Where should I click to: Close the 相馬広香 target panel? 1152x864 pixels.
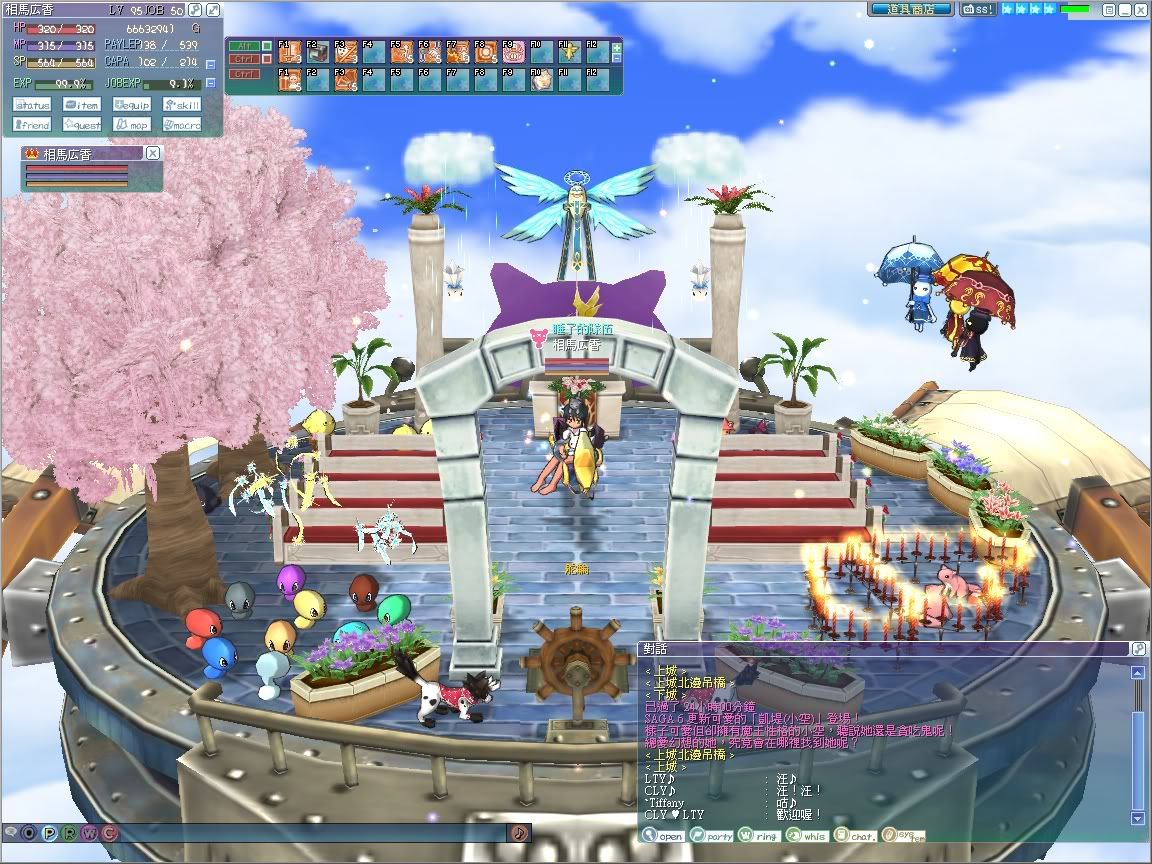coord(152,153)
